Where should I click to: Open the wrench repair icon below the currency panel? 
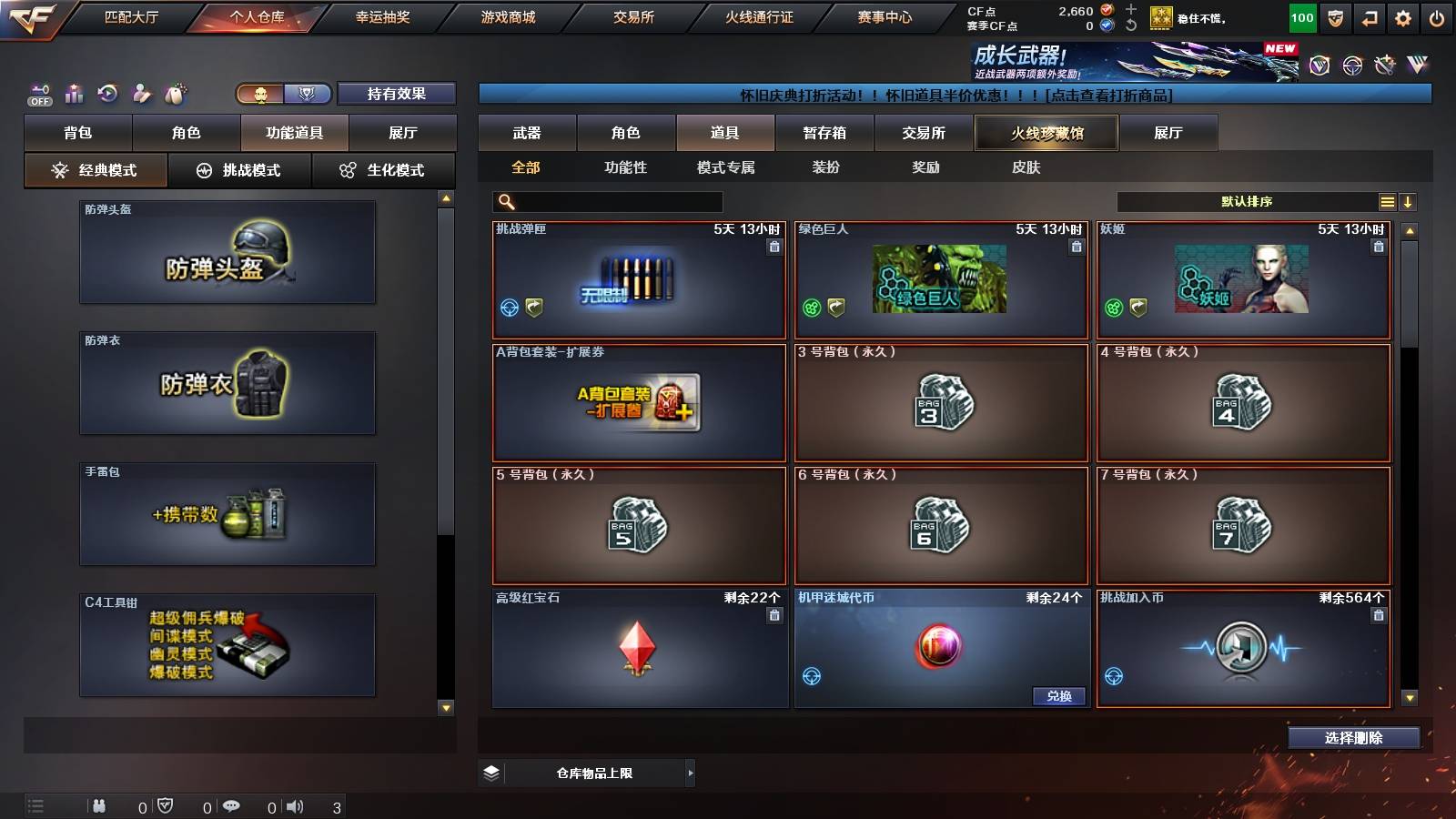pyautogui.click(x=1384, y=64)
